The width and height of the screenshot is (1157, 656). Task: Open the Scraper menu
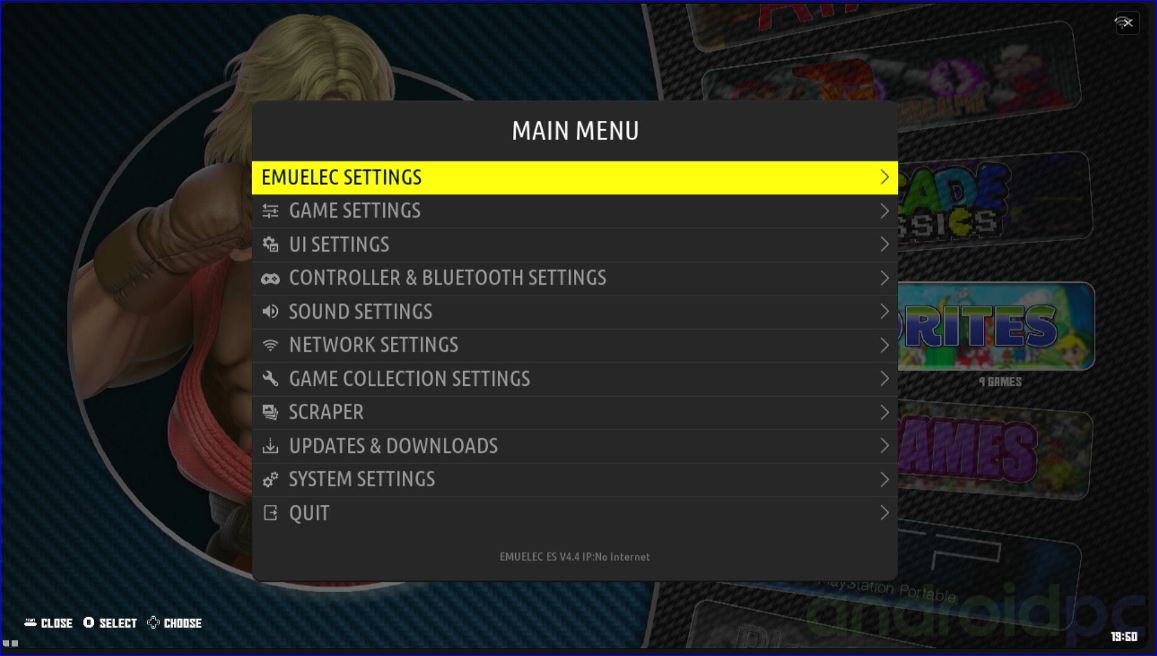coord(574,412)
